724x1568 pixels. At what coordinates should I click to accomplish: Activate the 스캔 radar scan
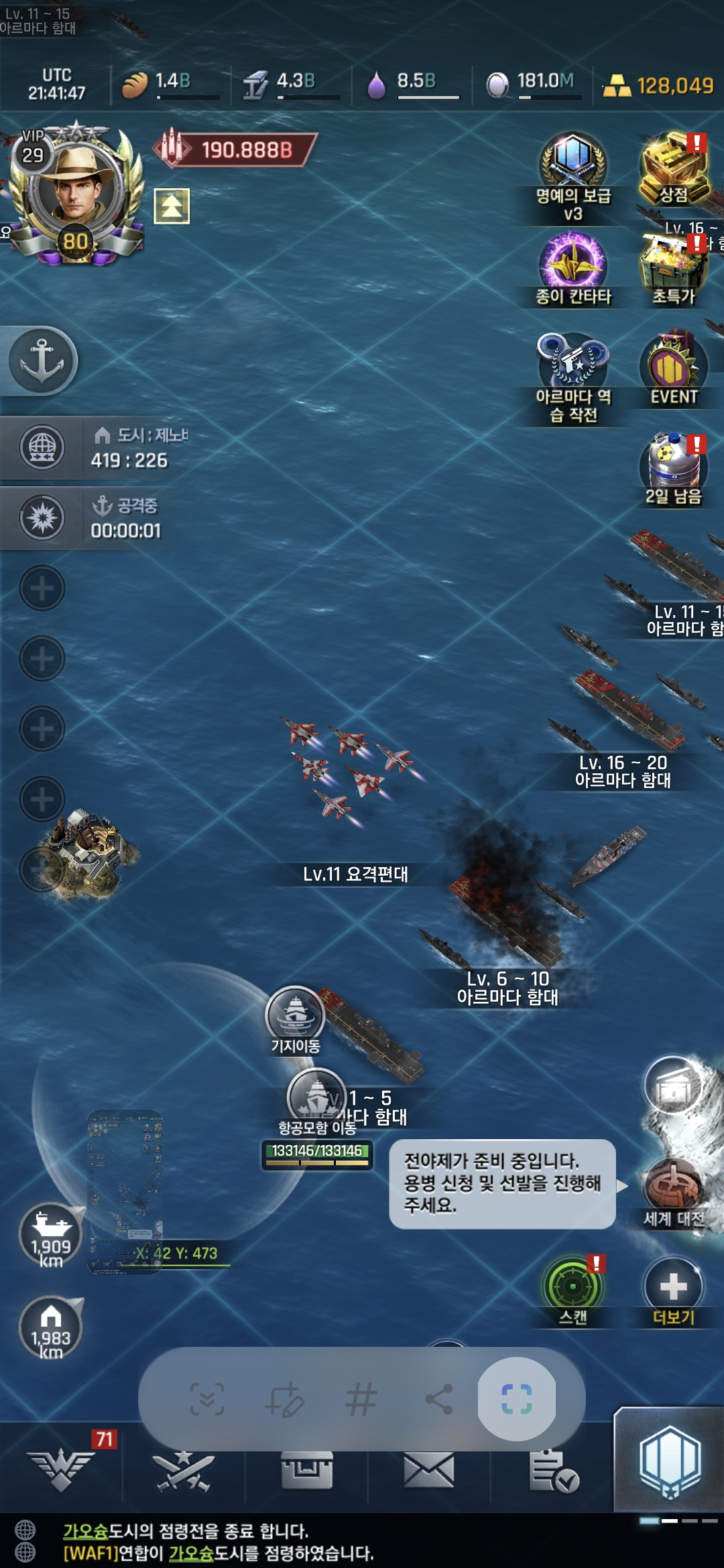coord(573,1287)
